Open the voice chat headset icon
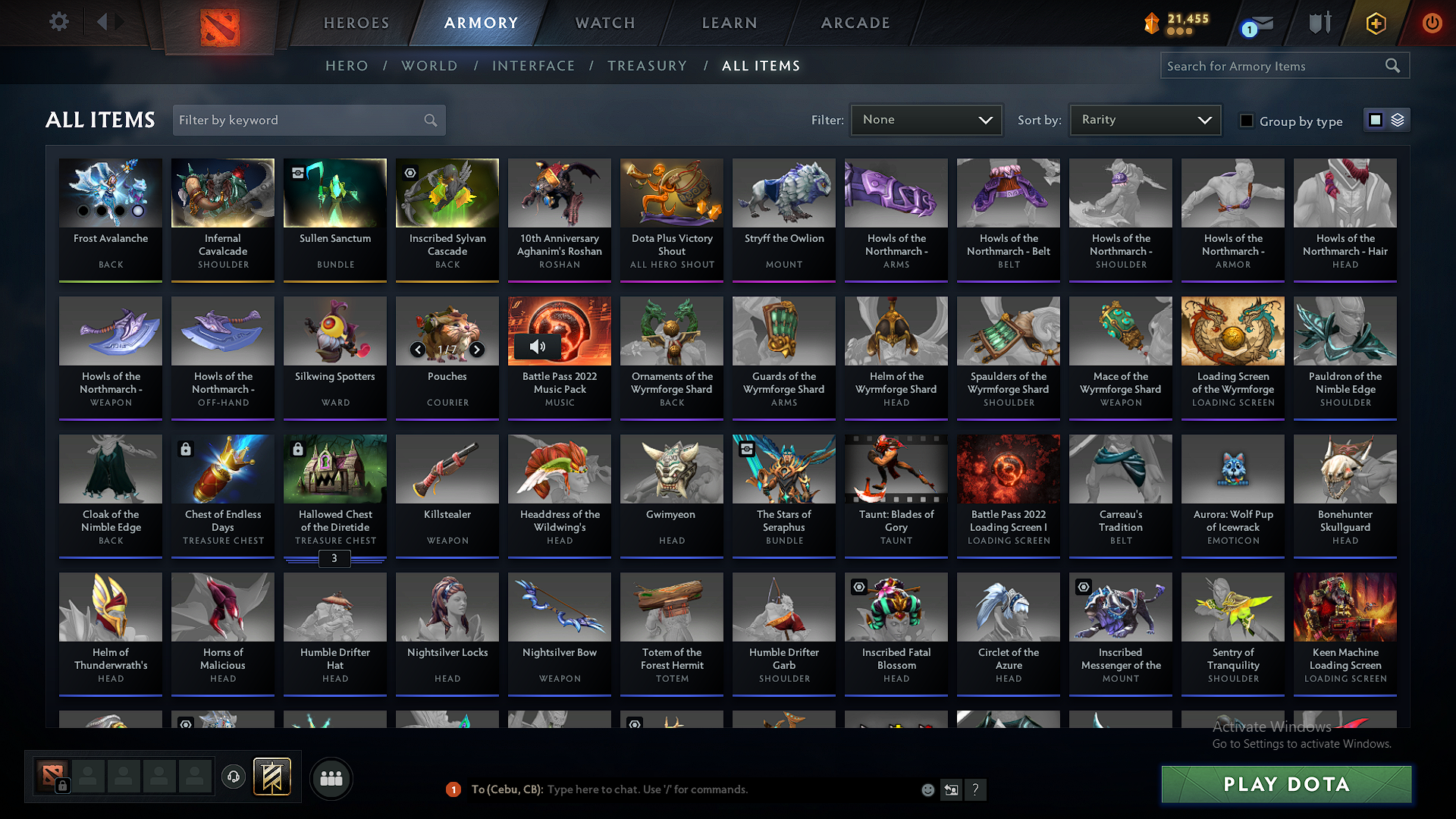This screenshot has height=819, width=1456. (x=233, y=777)
